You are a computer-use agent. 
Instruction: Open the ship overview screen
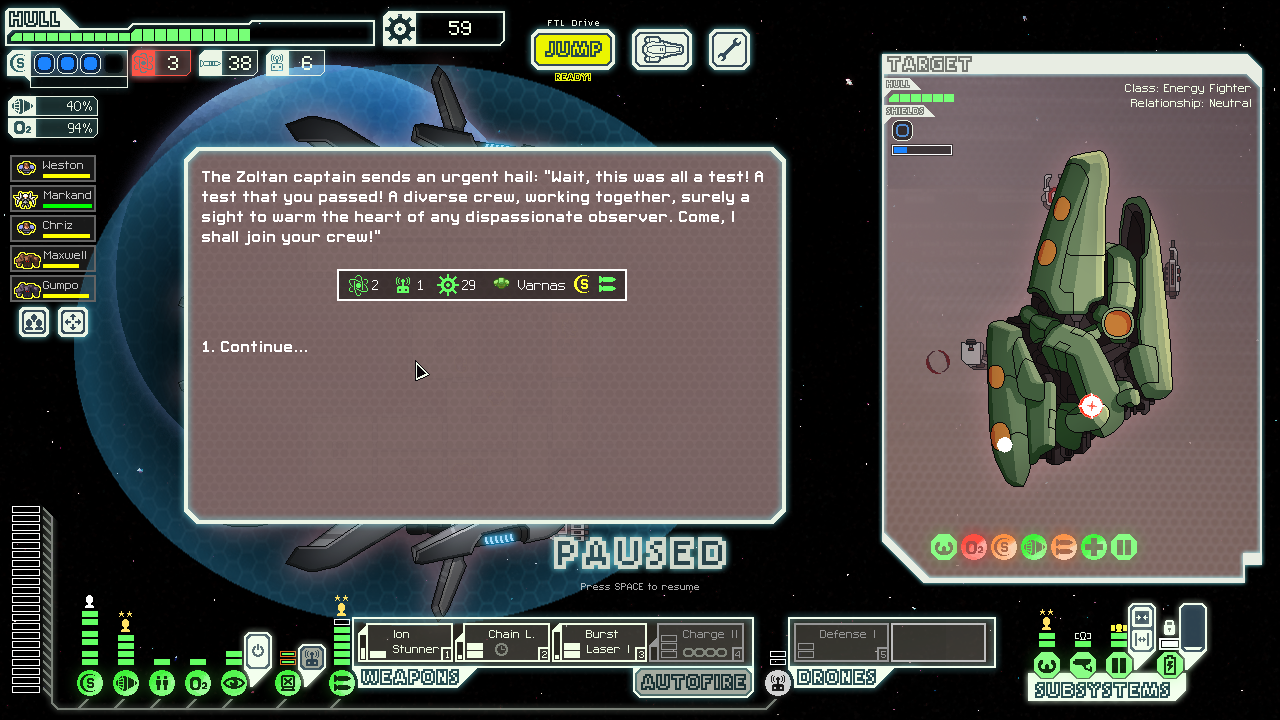coord(662,49)
